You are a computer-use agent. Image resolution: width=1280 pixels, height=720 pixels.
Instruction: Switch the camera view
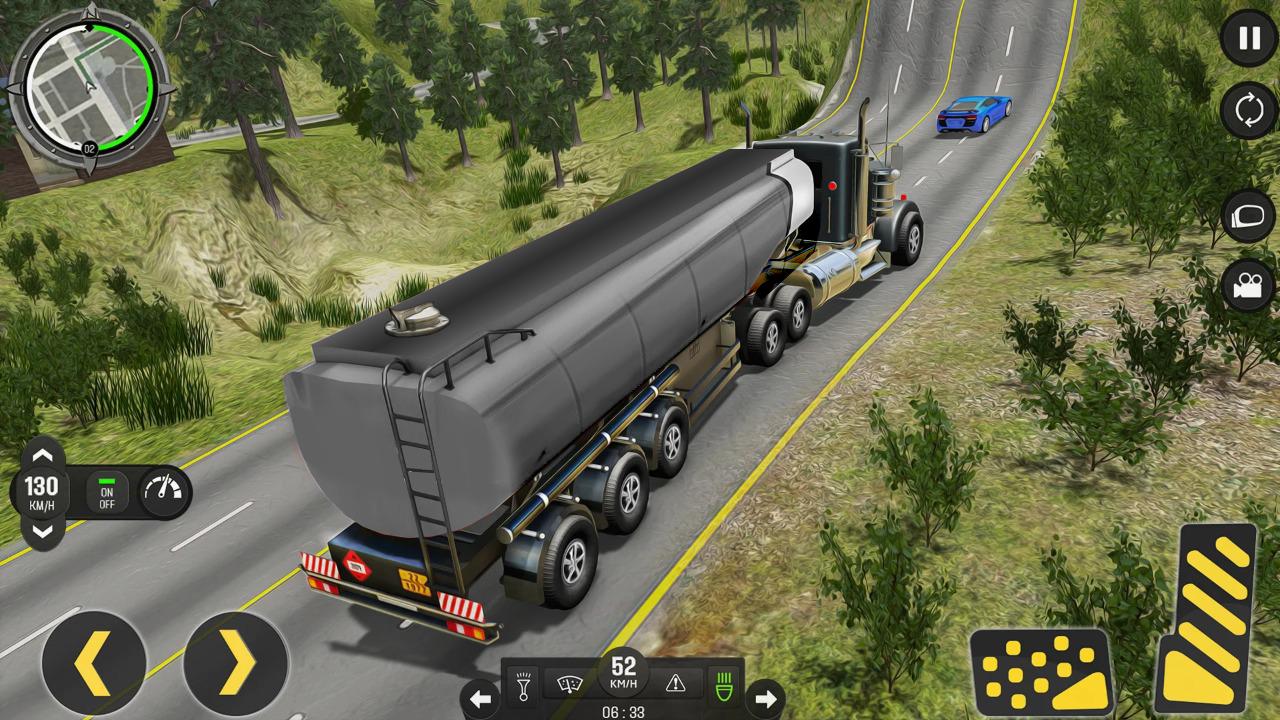click(x=1249, y=285)
